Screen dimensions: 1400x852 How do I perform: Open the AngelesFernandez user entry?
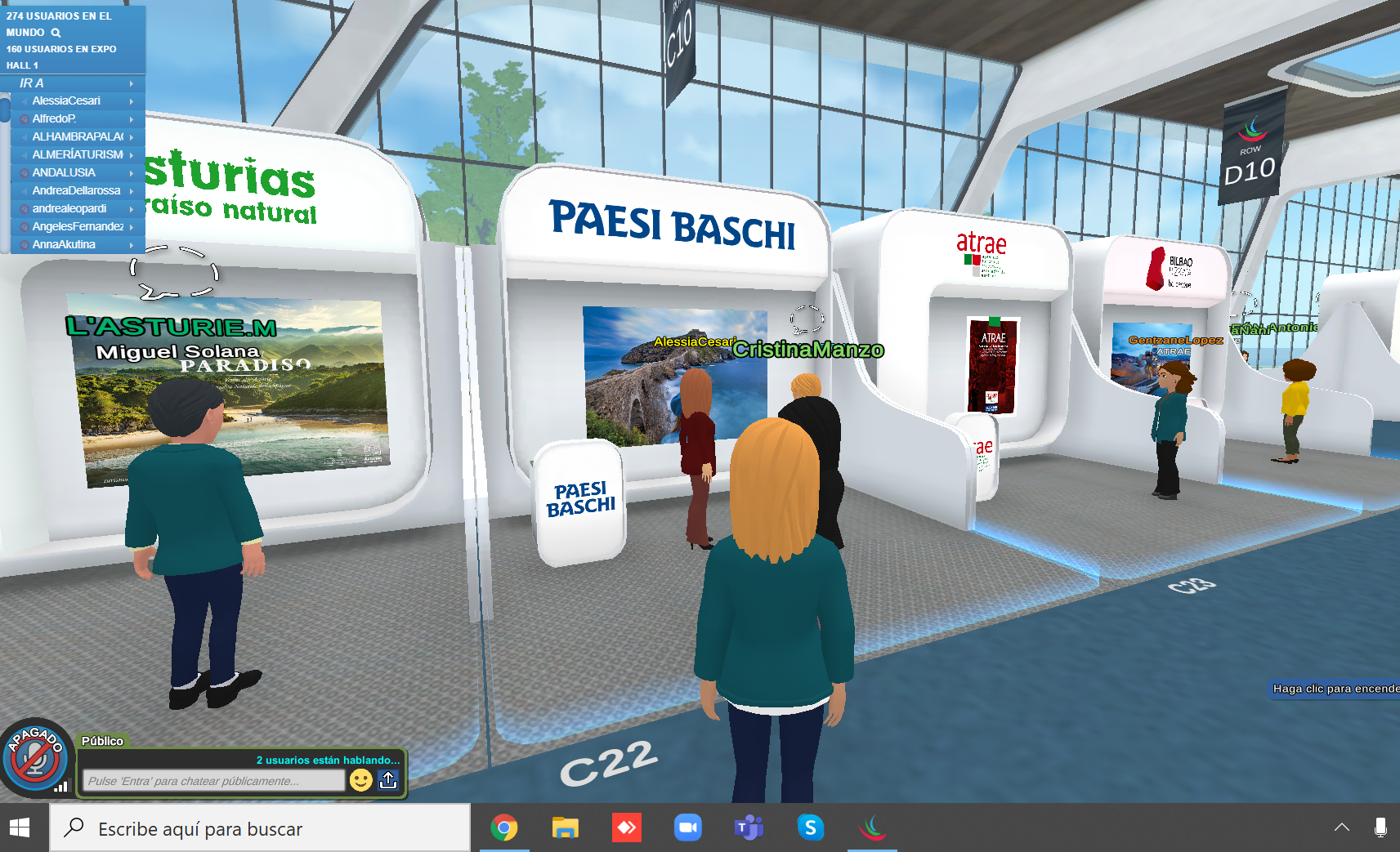click(x=78, y=227)
